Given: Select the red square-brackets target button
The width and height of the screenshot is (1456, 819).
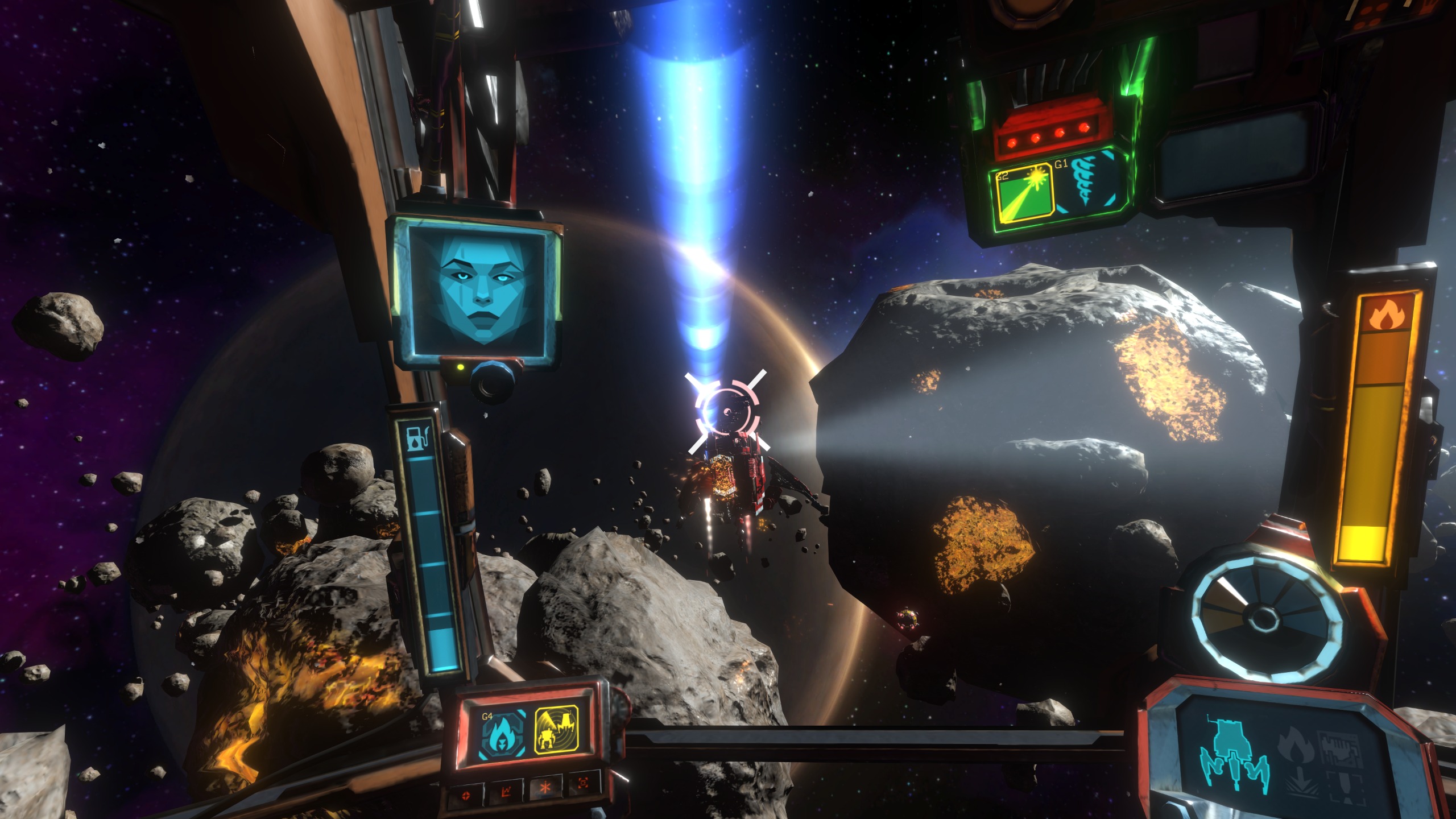Looking at the screenshot, I should tap(583, 784).
